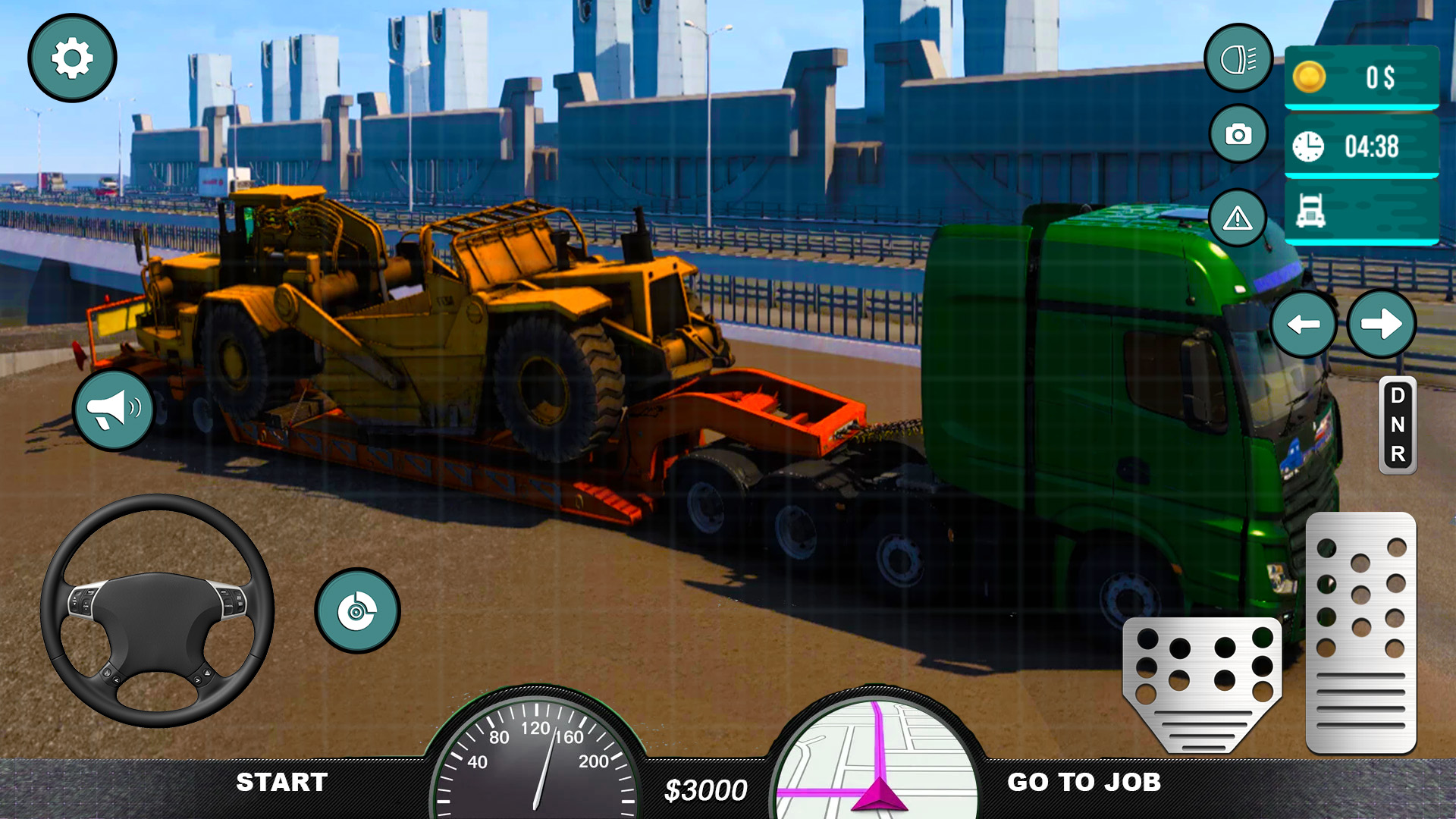The image size is (1456, 819).
Task: Select the START menu option
Action: coord(281,780)
